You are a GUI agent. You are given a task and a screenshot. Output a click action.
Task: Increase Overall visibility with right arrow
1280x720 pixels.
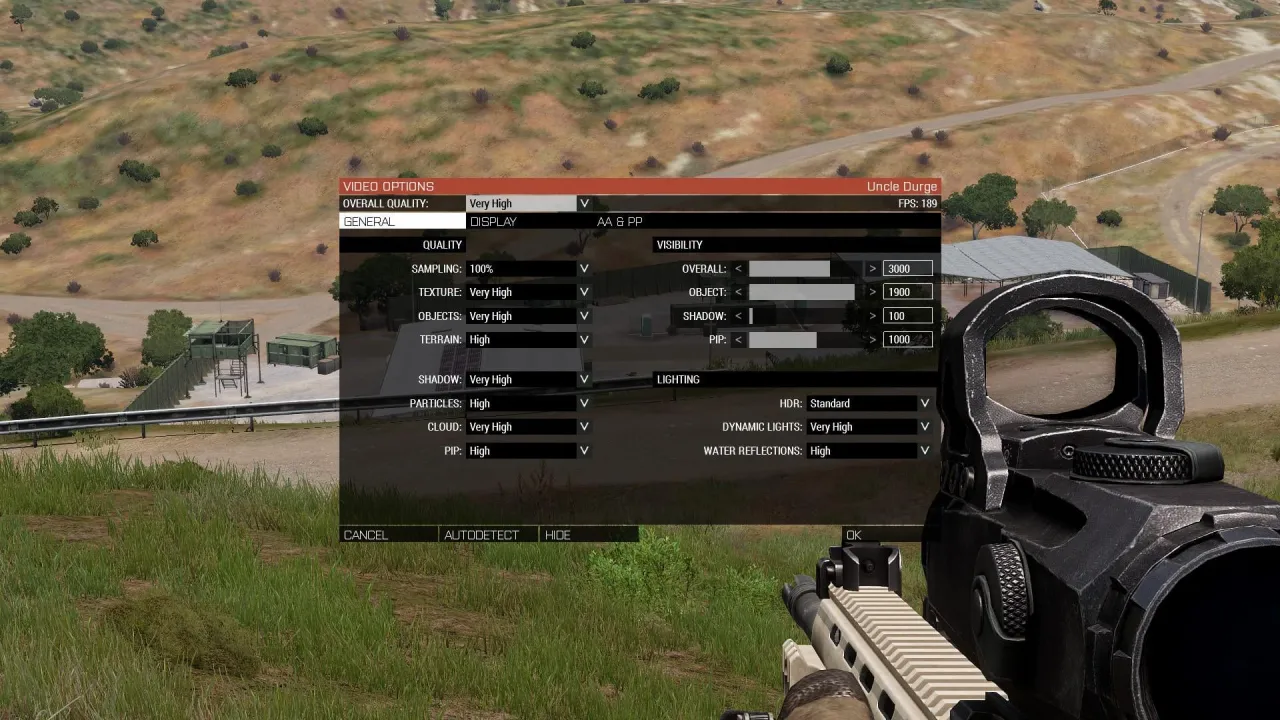pos(872,268)
